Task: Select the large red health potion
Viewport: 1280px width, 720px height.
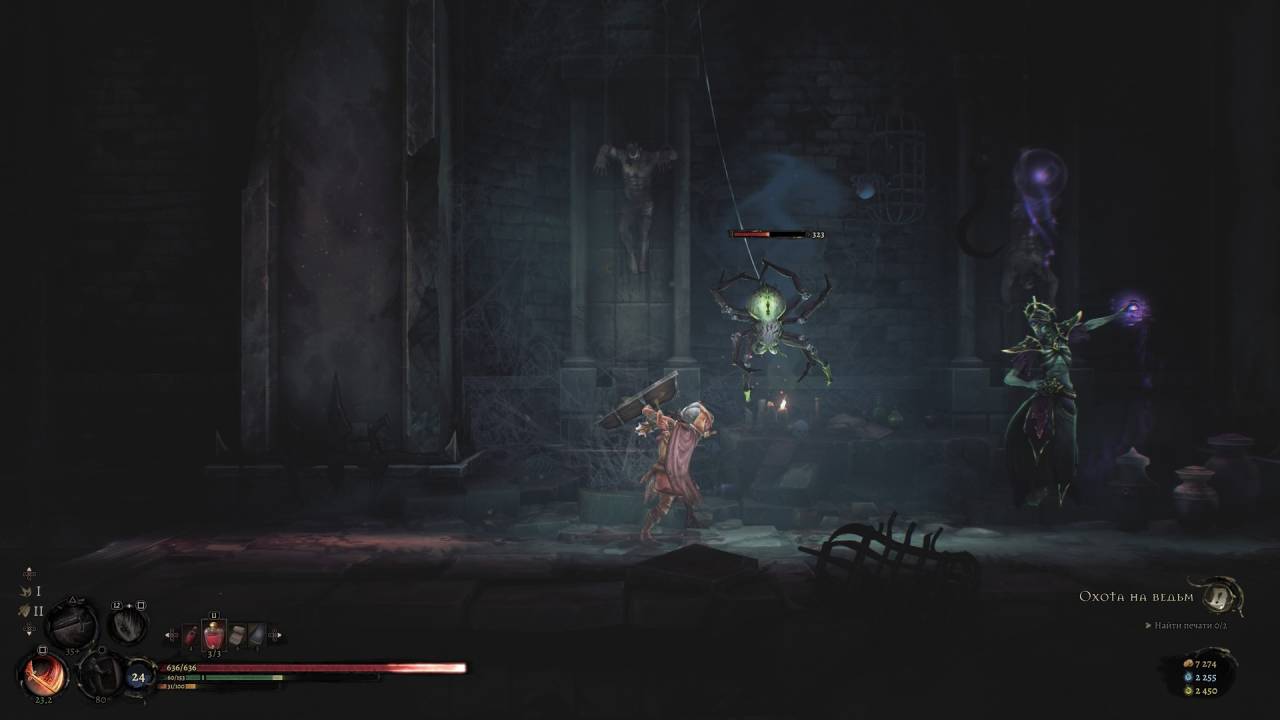Action: pyautogui.click(x=214, y=635)
